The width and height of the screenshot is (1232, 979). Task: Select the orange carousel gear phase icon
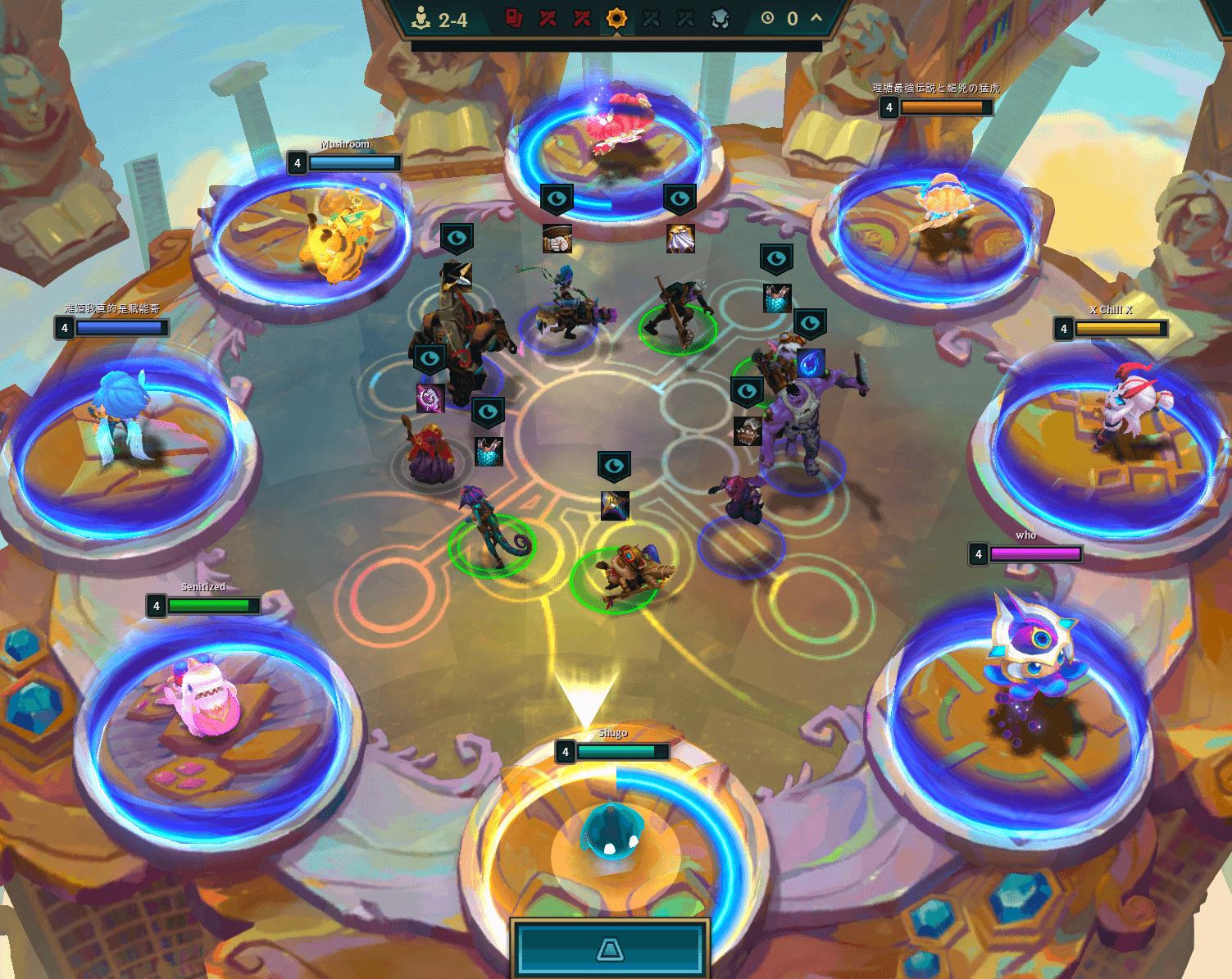pyautogui.click(x=617, y=16)
